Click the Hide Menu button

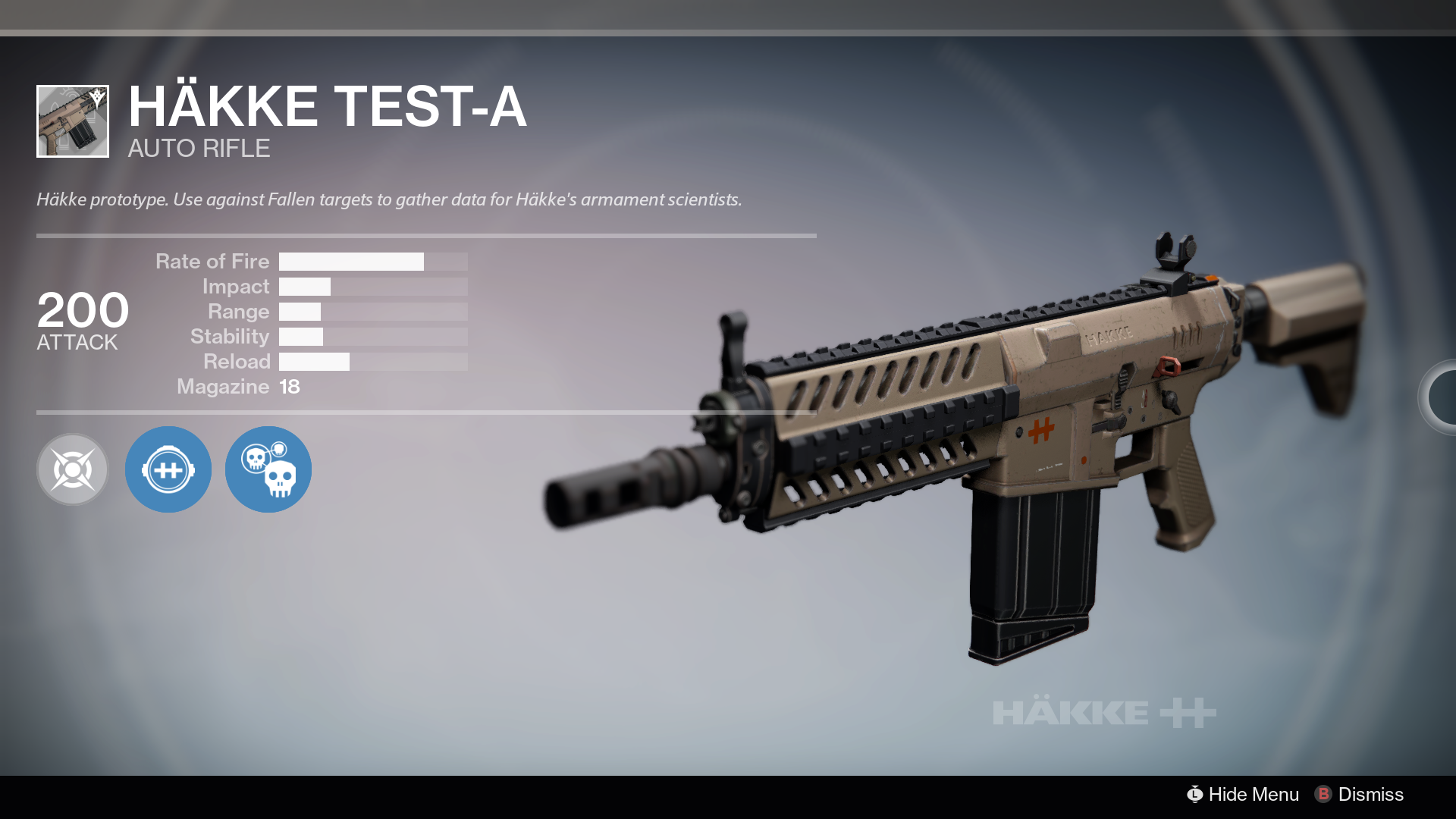click(1254, 795)
